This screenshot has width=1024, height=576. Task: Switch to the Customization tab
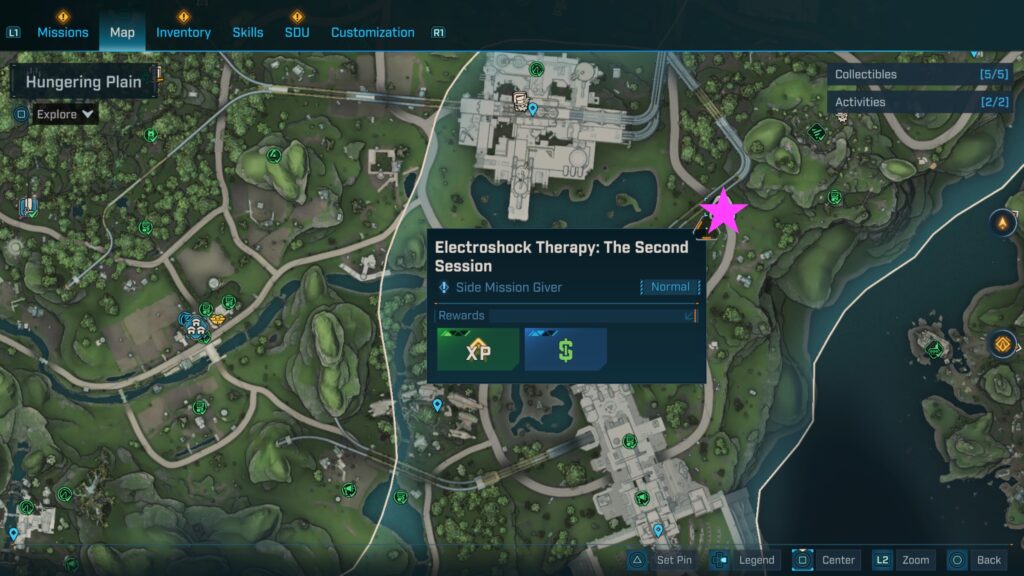click(372, 32)
